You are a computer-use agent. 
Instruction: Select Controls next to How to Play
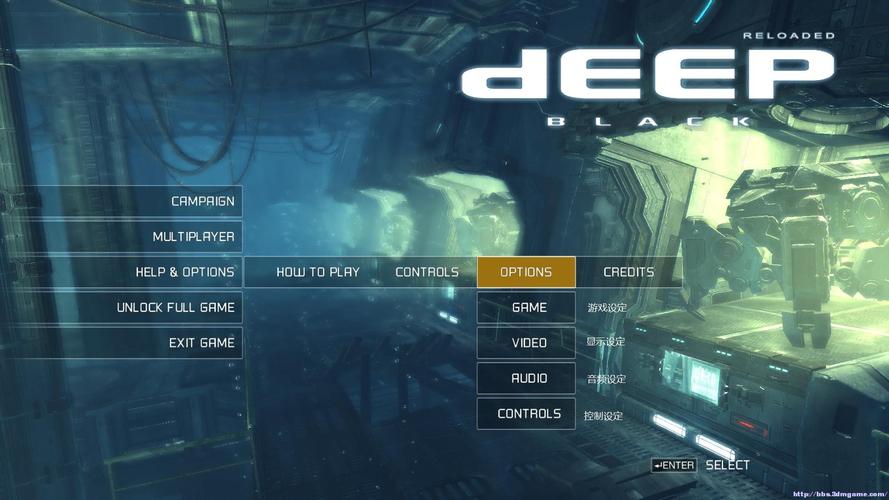(427, 272)
